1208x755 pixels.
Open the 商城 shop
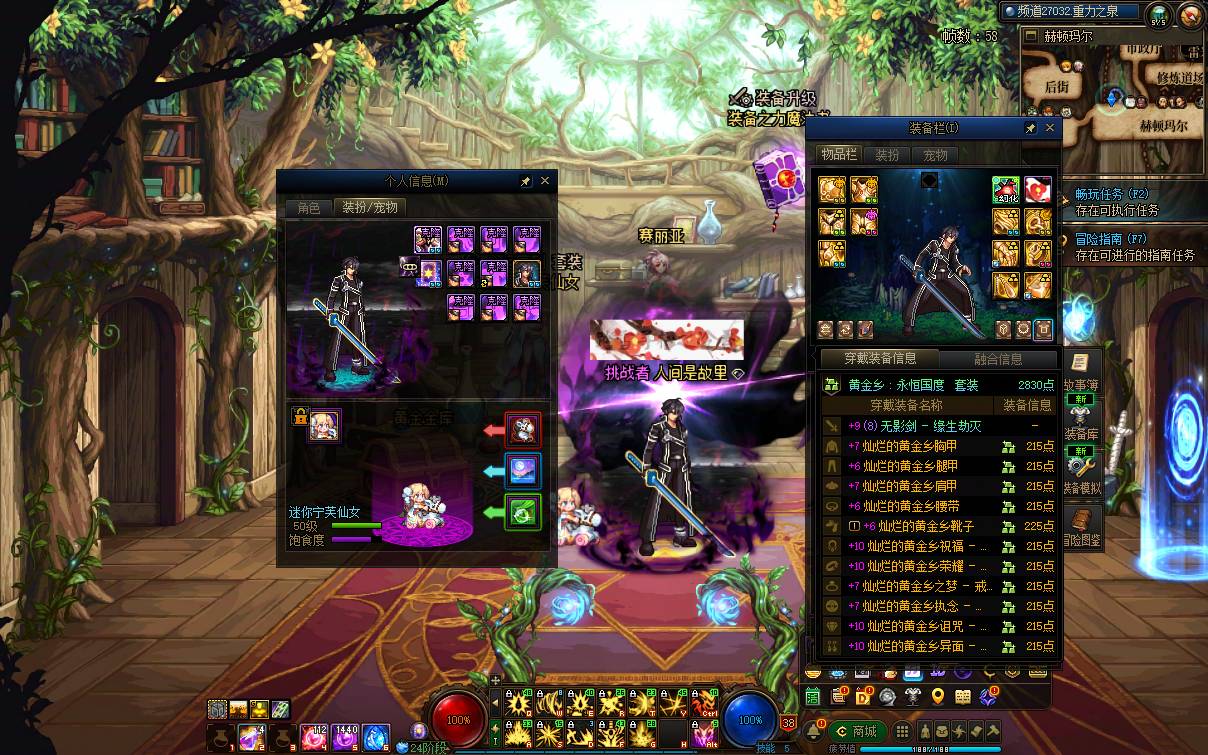tap(856, 731)
